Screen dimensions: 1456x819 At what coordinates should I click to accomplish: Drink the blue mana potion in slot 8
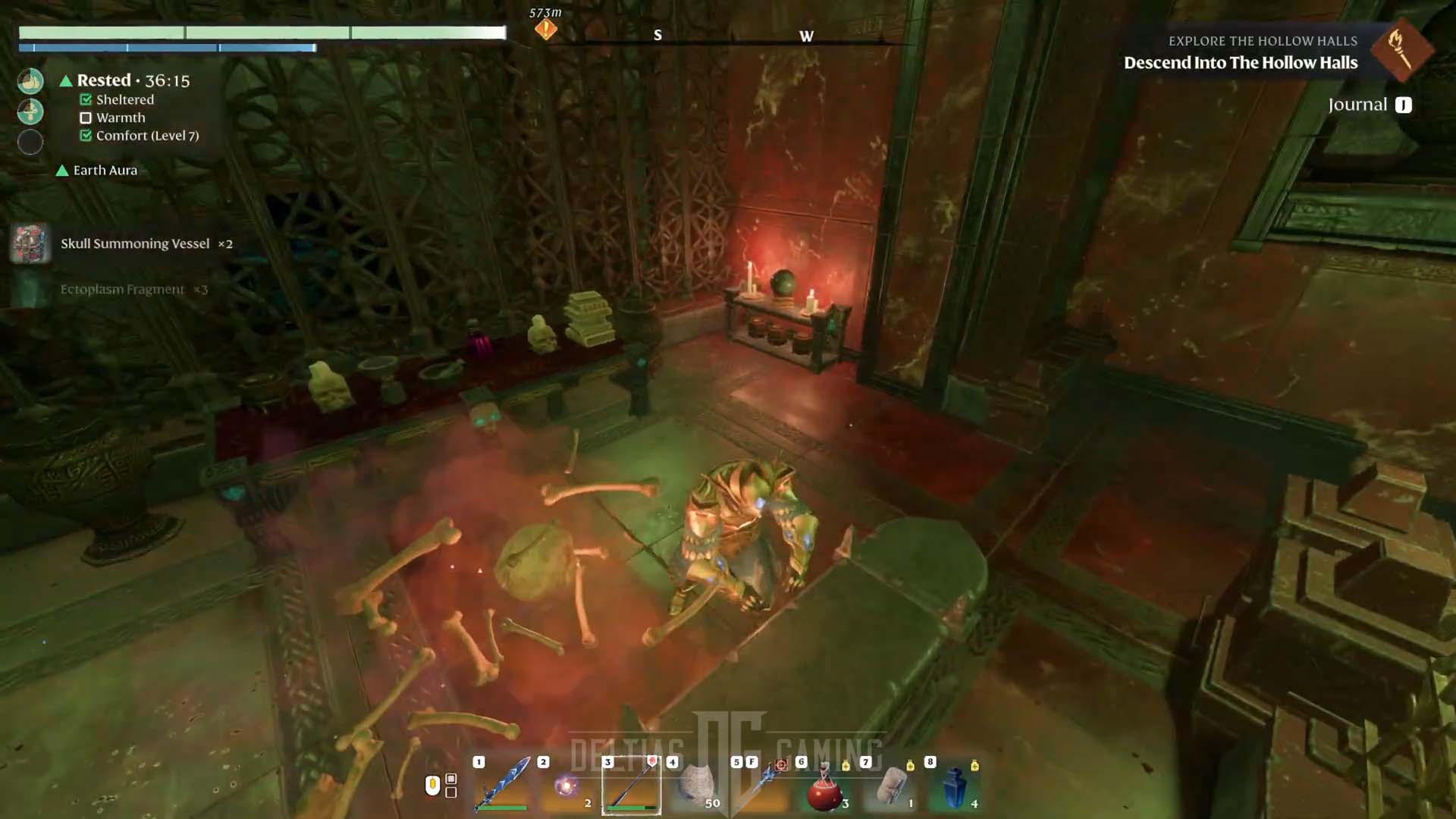[955, 788]
